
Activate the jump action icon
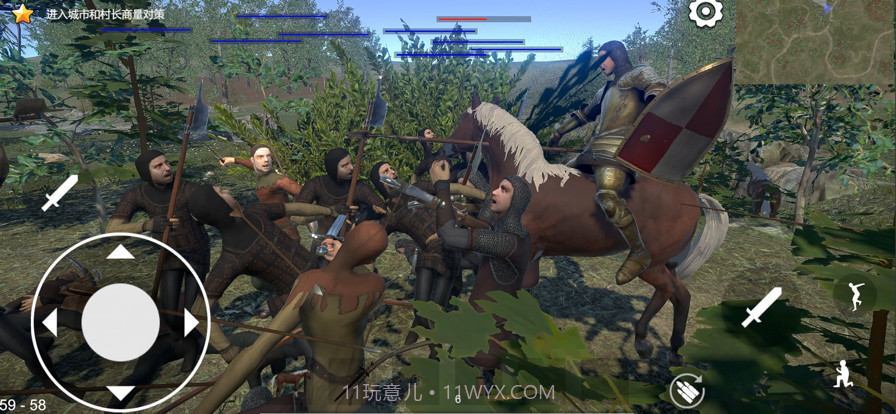tap(854, 293)
